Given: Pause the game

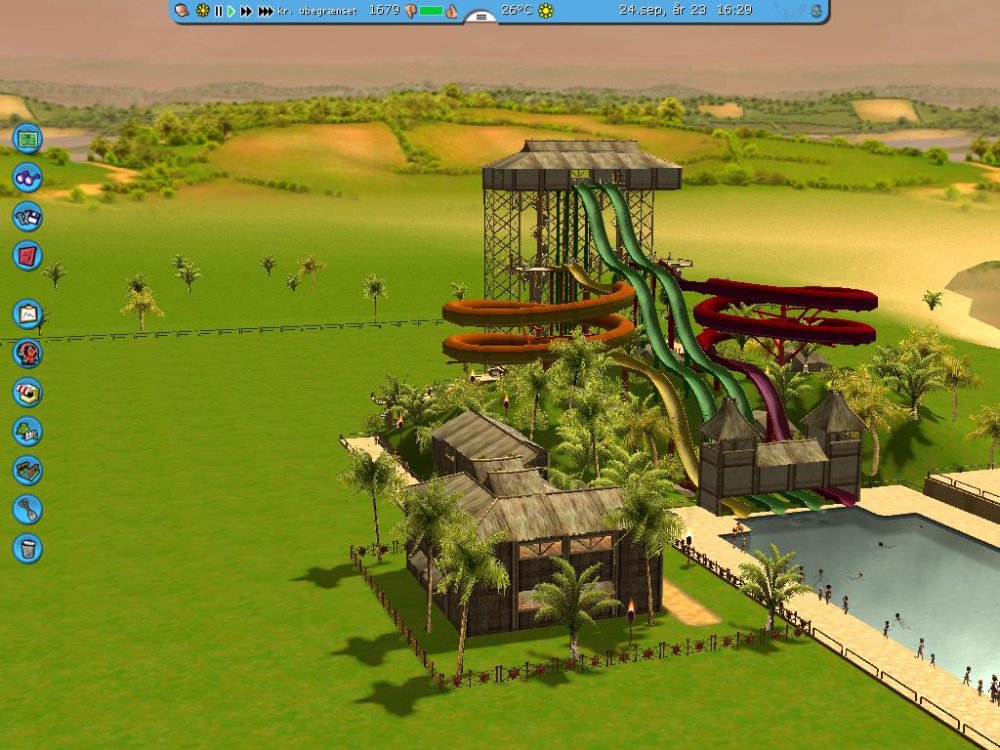Looking at the screenshot, I should pos(219,11).
